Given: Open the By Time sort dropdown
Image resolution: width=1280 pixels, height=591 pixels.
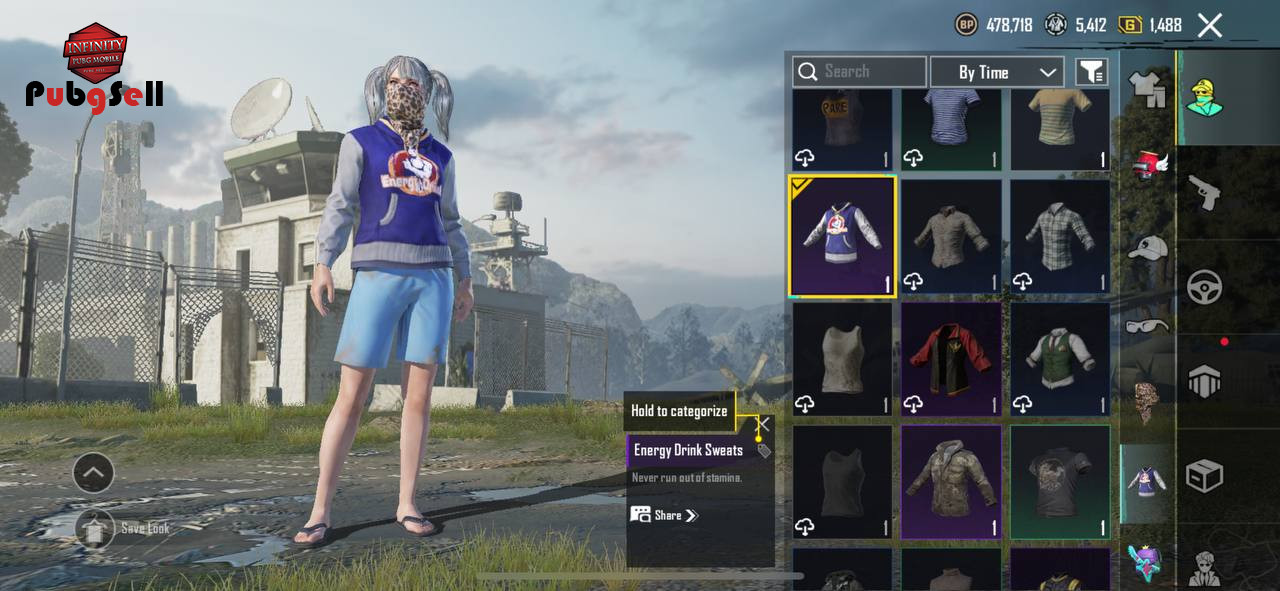Looking at the screenshot, I should point(996,72).
